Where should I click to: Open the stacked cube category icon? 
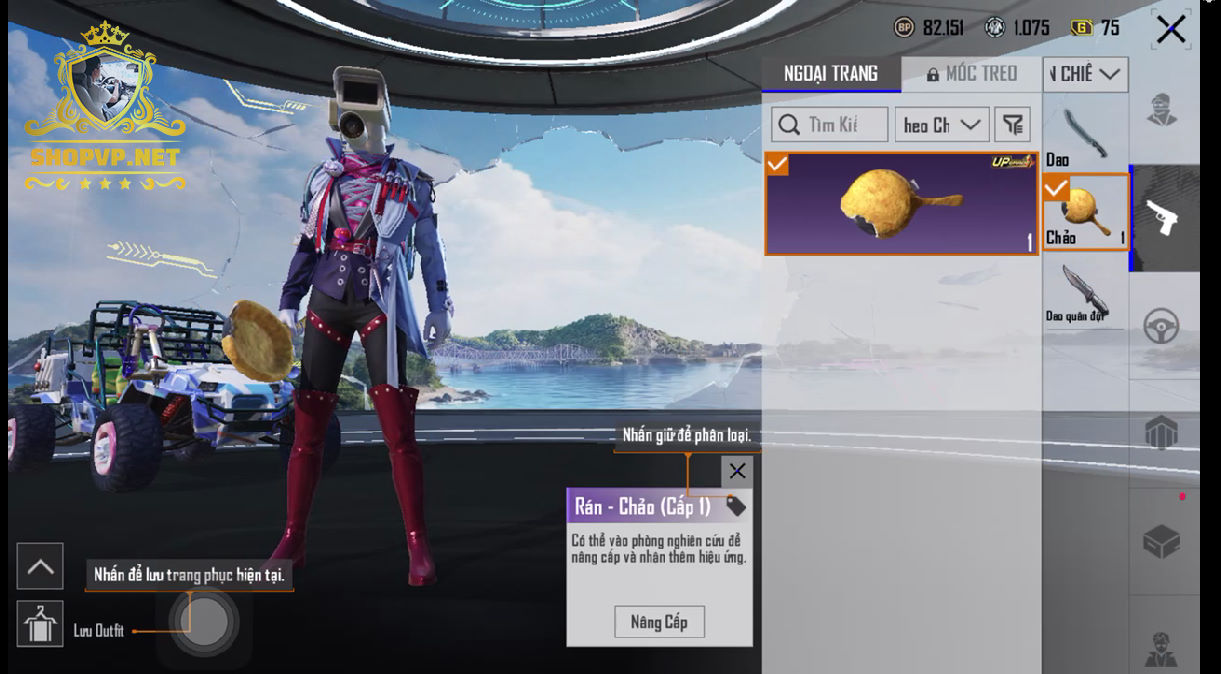[1162, 433]
